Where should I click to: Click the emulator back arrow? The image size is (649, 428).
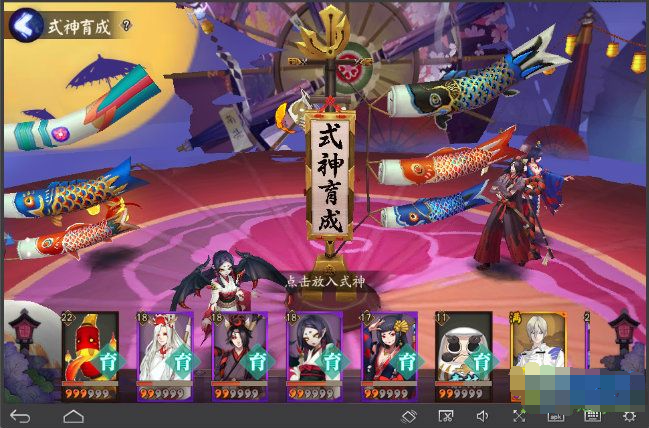(x=20, y=415)
